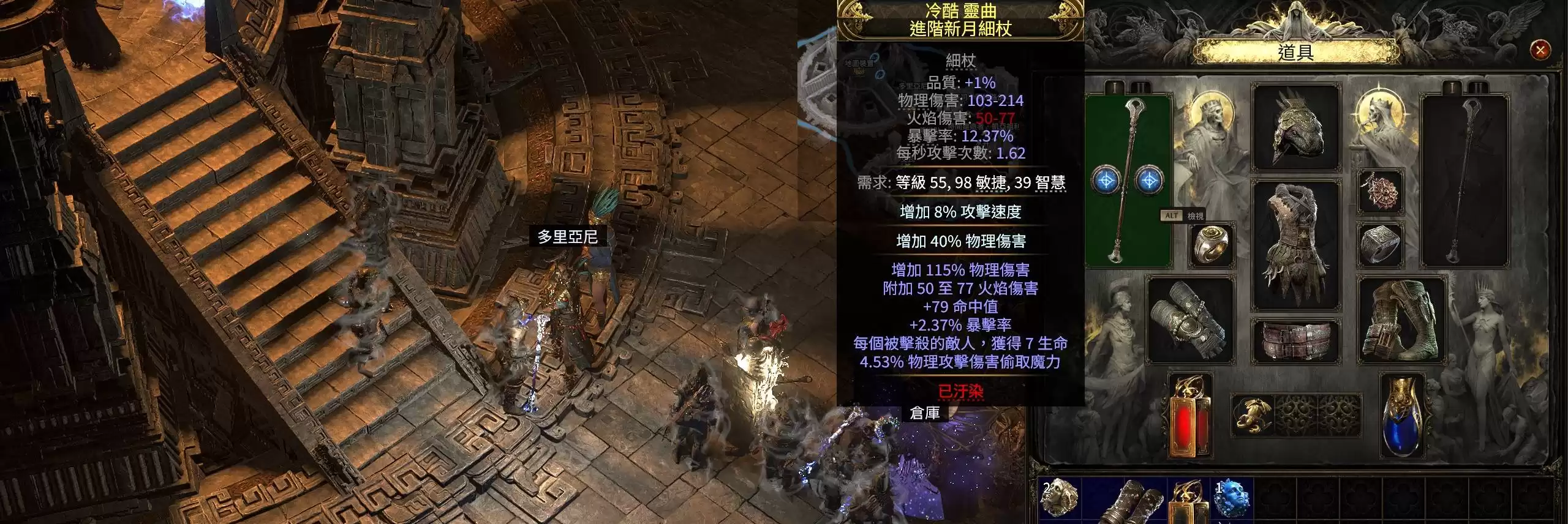This screenshot has width=1568, height=524.
Task: Pick the red spiked amulet slot
Action: tap(1380, 192)
